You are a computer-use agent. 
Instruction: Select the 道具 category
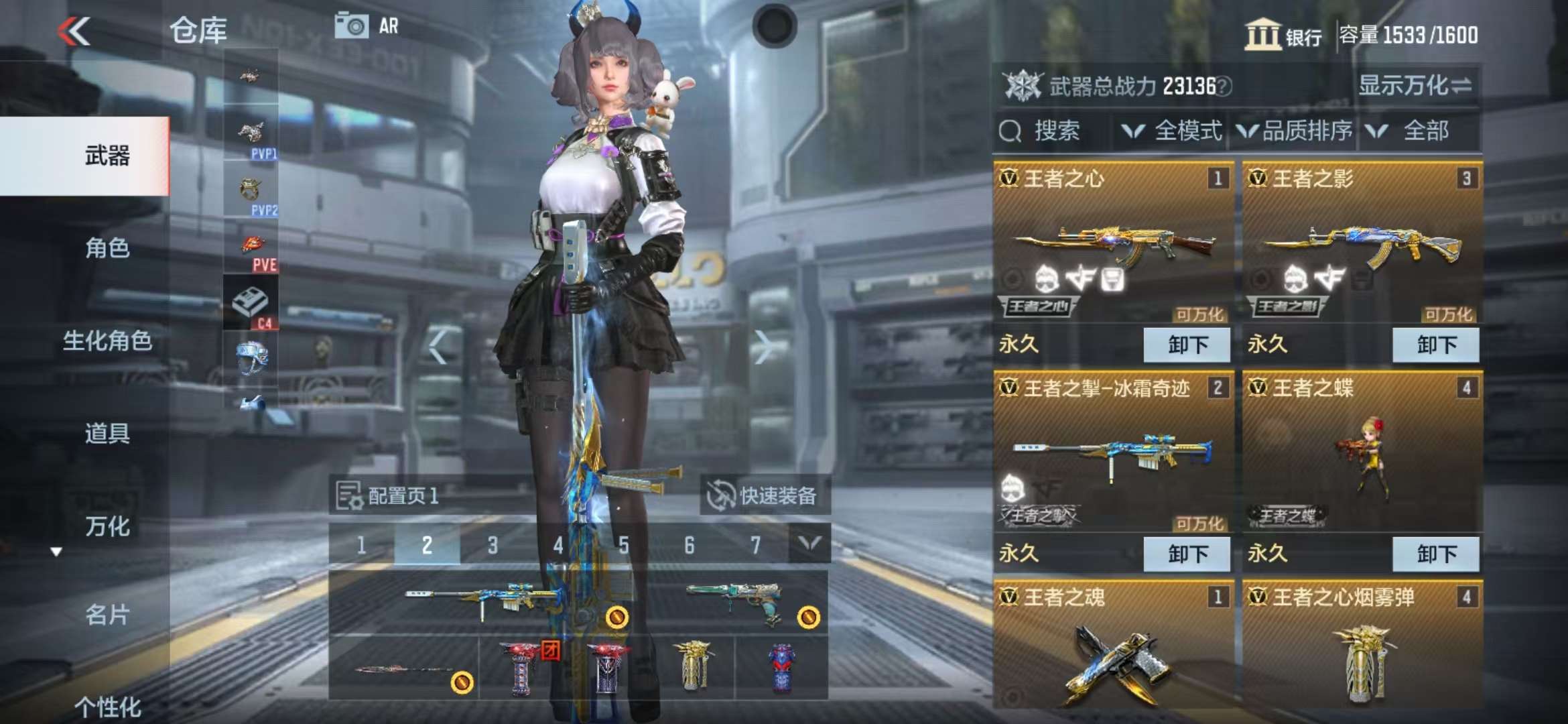pyautogui.click(x=107, y=434)
